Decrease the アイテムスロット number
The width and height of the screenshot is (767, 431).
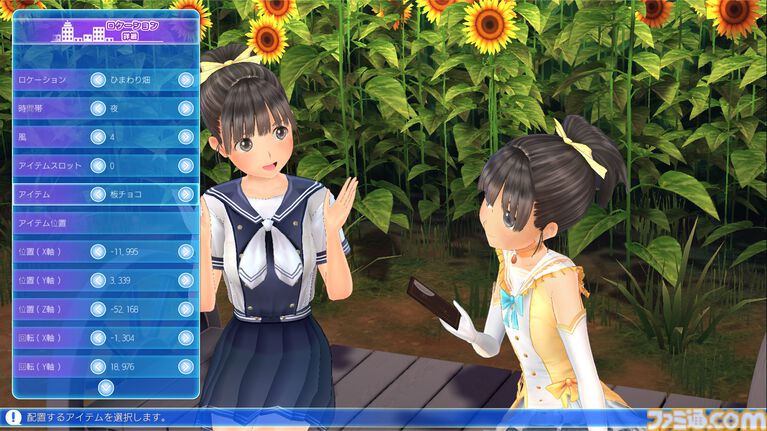[98, 165]
